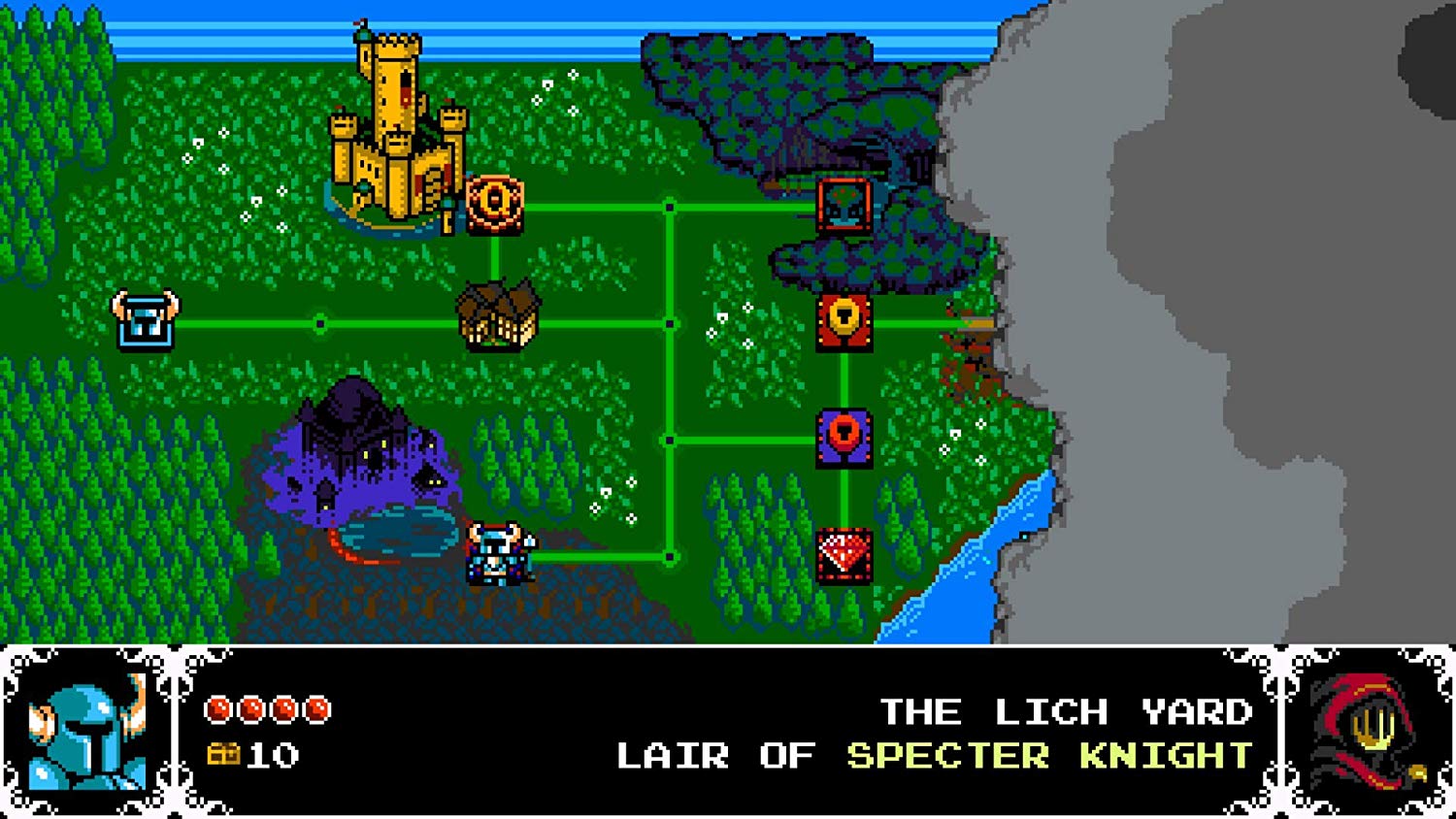The image size is (1456, 819).
Task: Open the King Knight emblem level node
Action: click(x=497, y=204)
